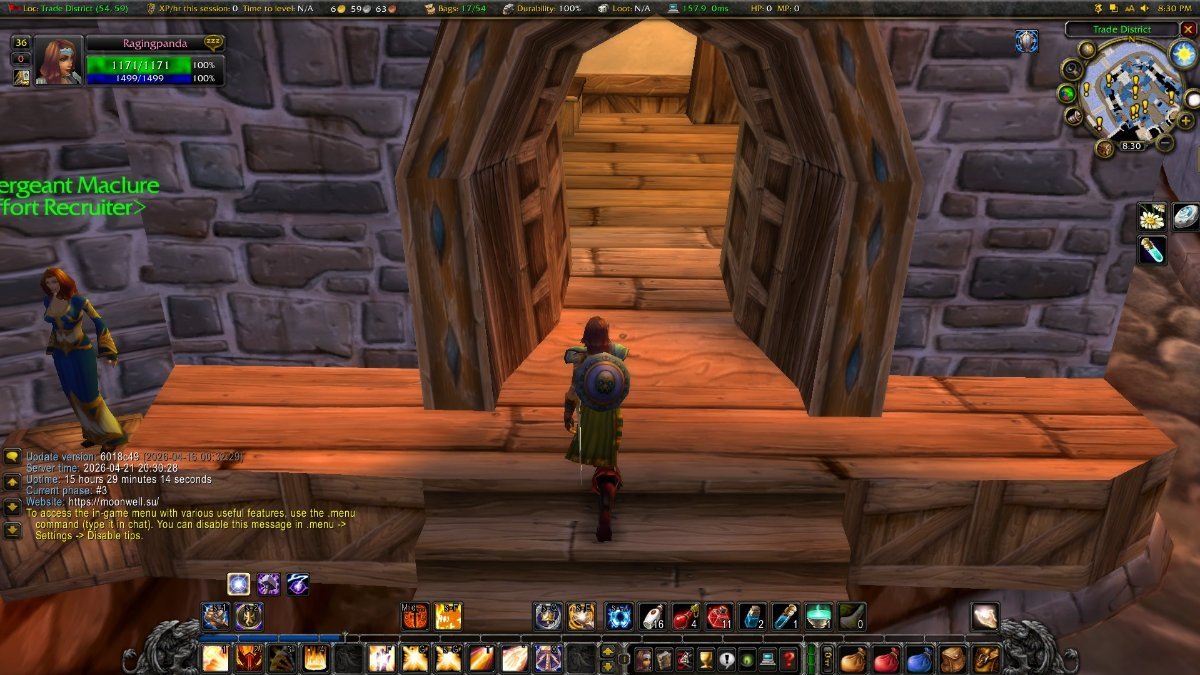Open the red question mark help button

(789, 659)
